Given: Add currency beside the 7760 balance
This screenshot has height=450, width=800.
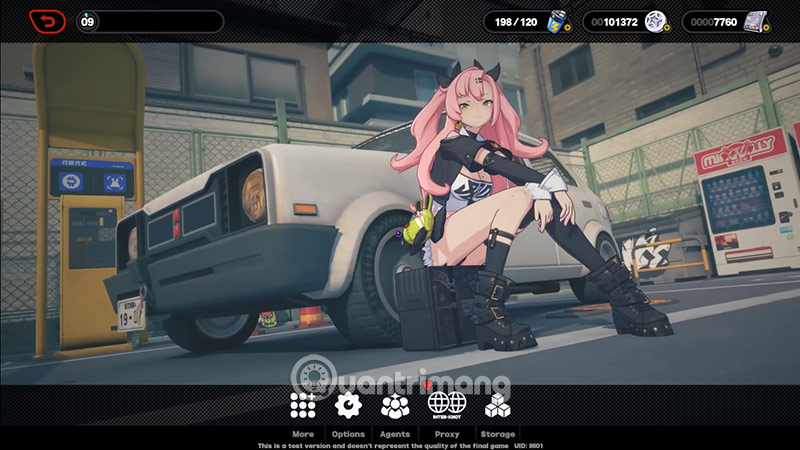Looking at the screenshot, I should [x=765, y=28].
